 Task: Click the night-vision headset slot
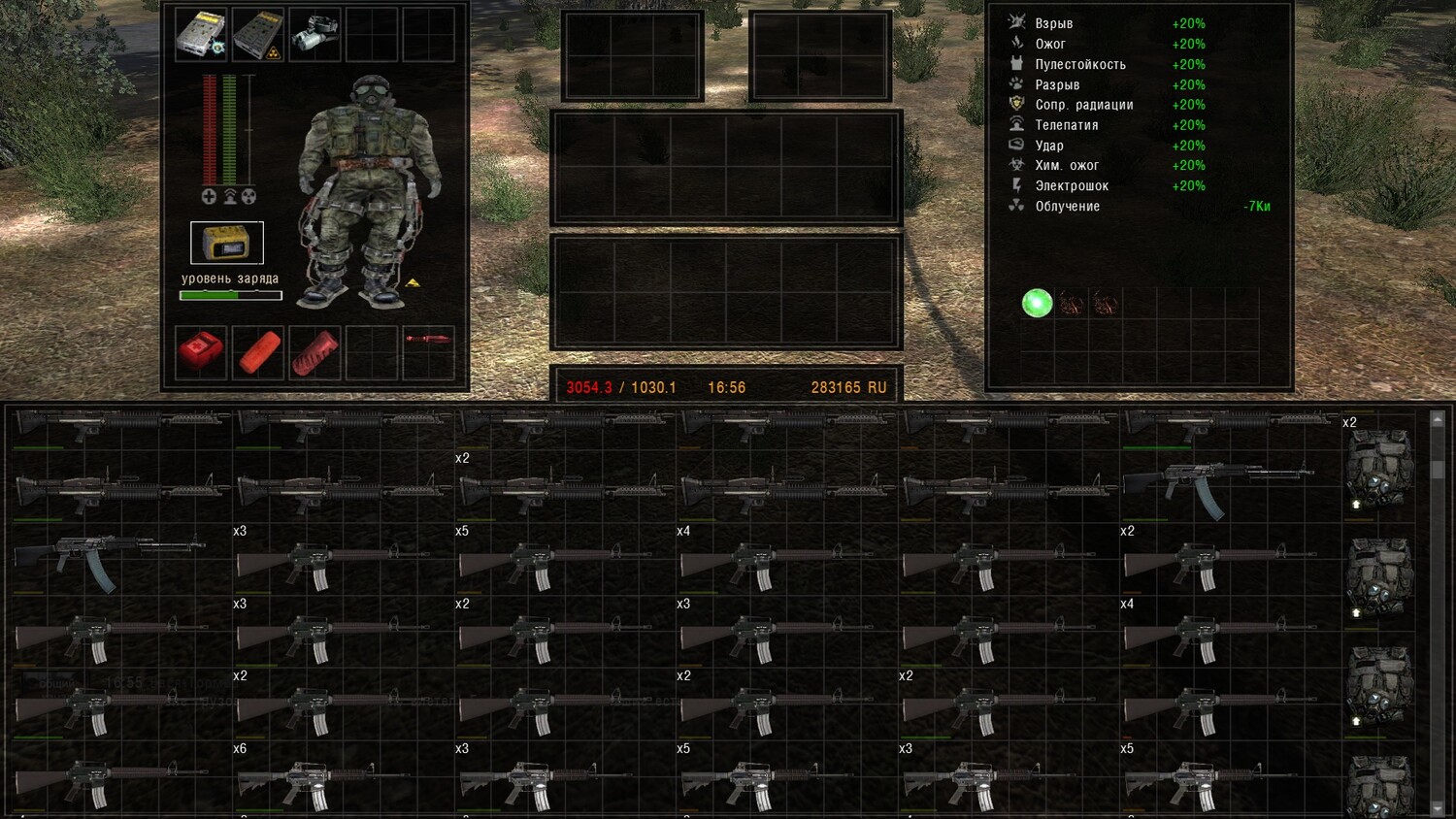(314, 35)
